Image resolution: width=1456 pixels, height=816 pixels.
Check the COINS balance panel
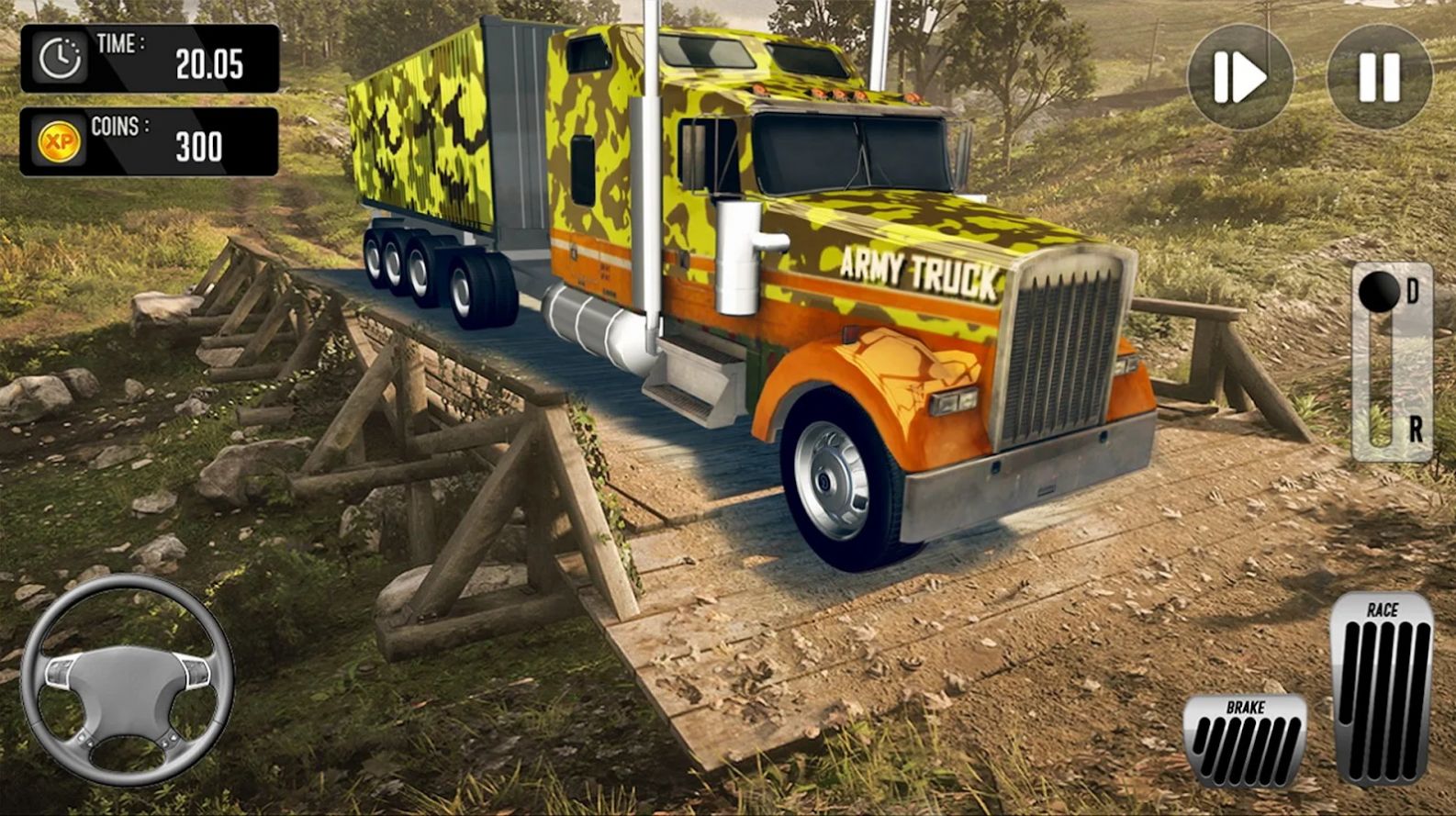151,140
